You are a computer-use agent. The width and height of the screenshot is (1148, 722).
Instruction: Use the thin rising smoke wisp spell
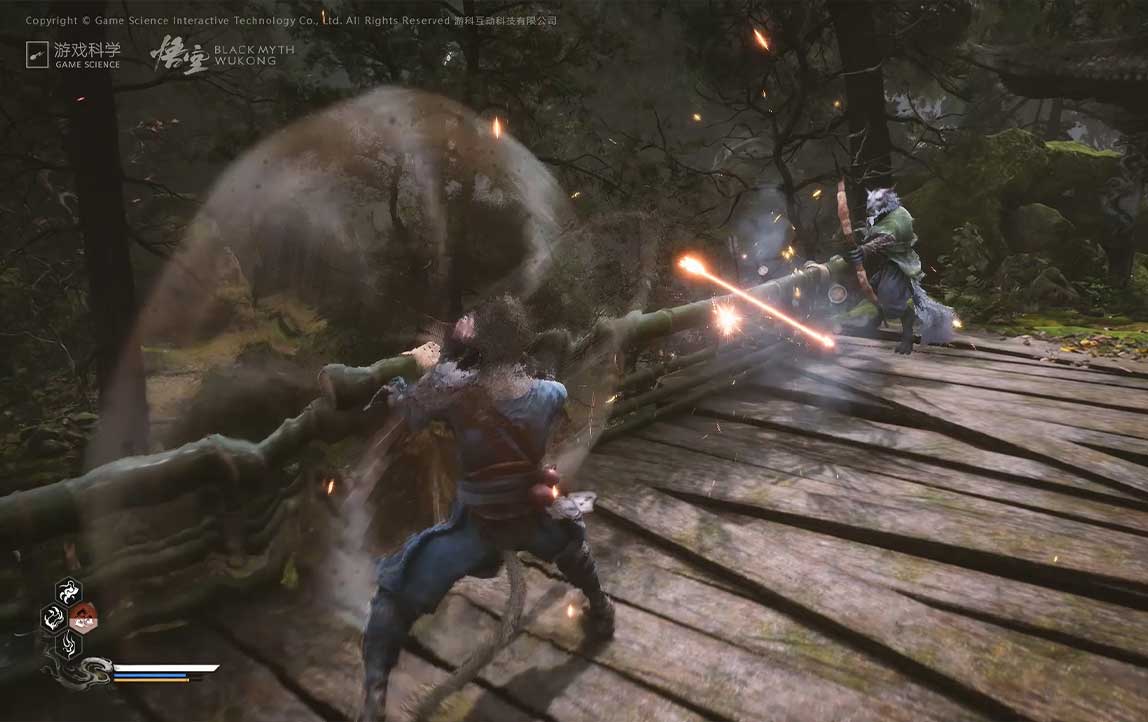69,645
